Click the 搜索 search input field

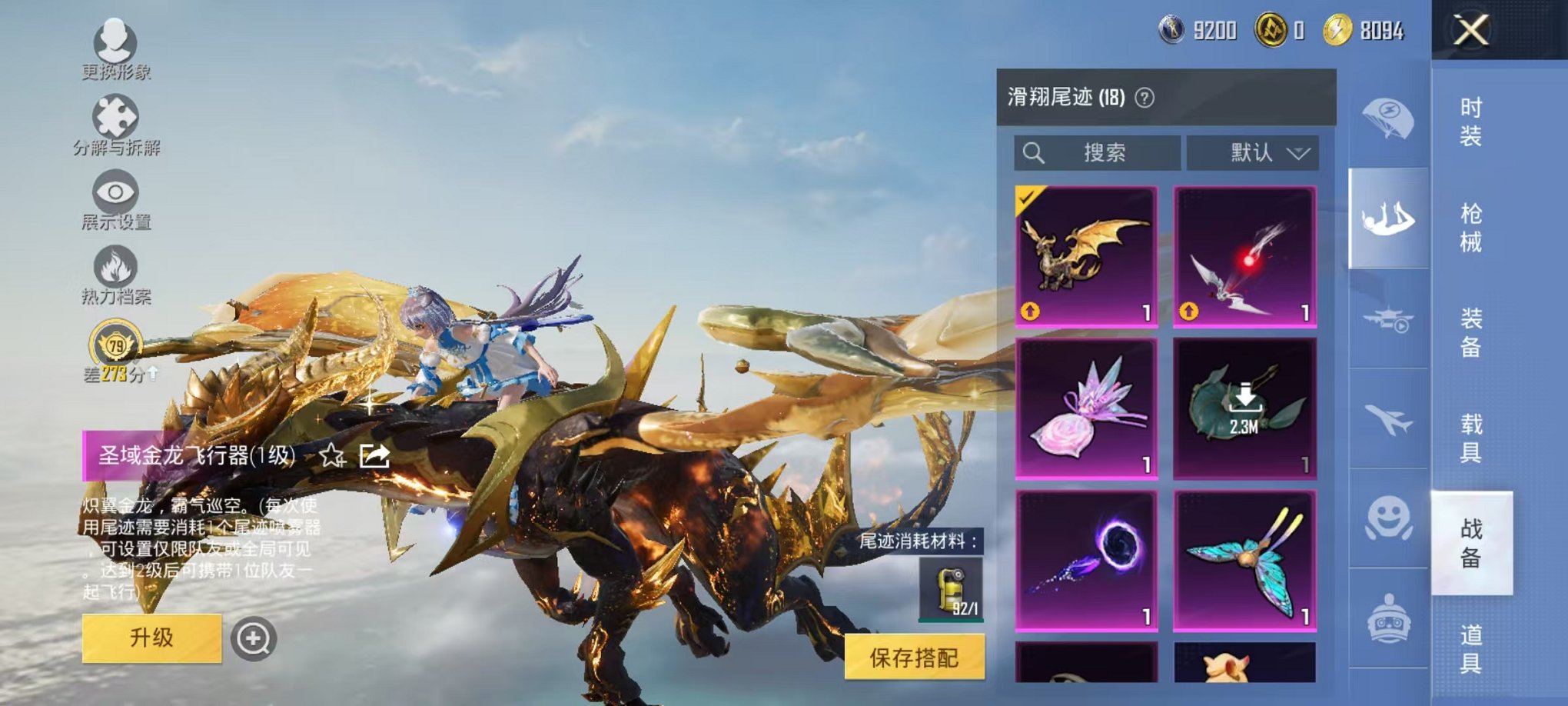point(1099,152)
